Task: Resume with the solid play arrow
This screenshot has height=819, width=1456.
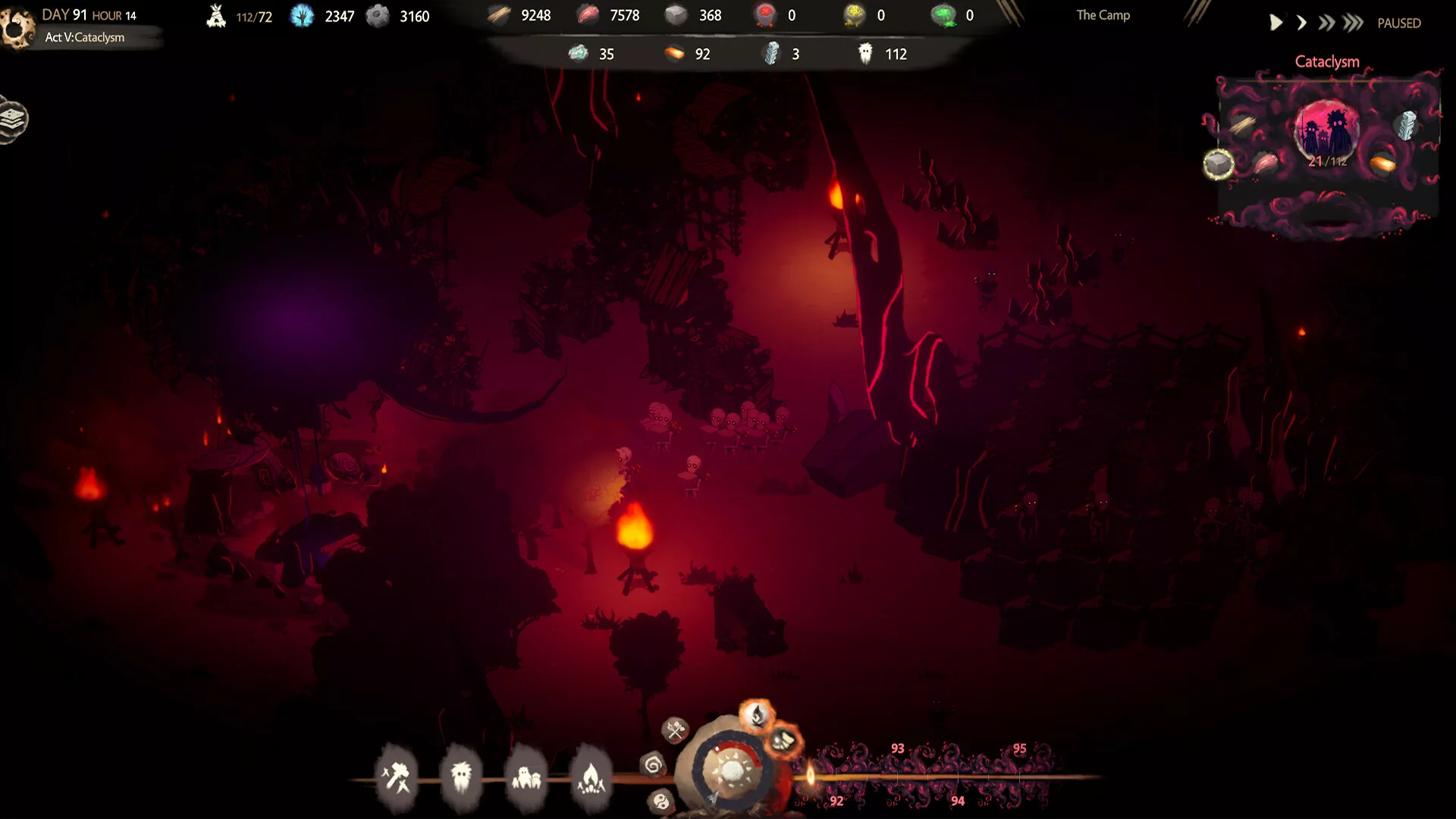Action: point(1276,24)
